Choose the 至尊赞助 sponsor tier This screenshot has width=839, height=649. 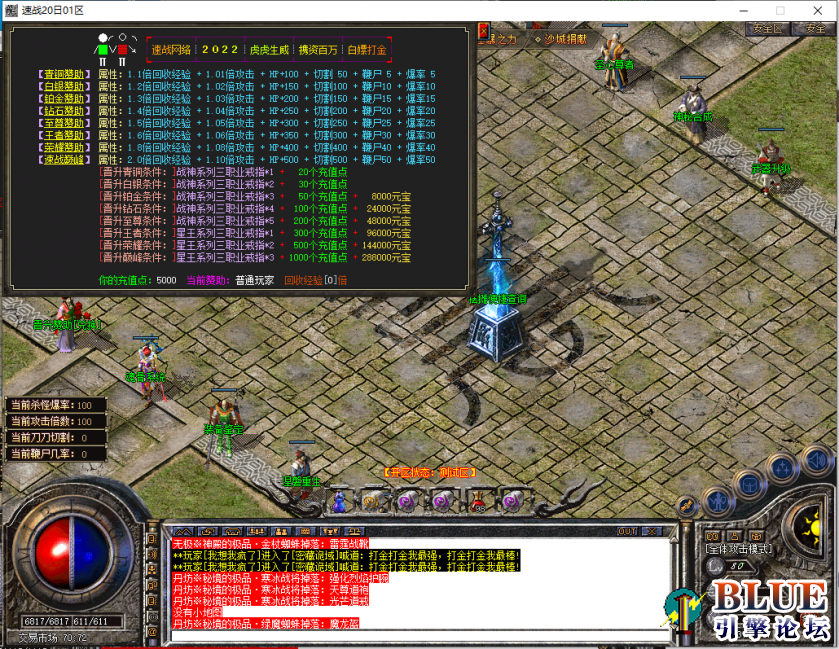pyautogui.click(x=64, y=123)
